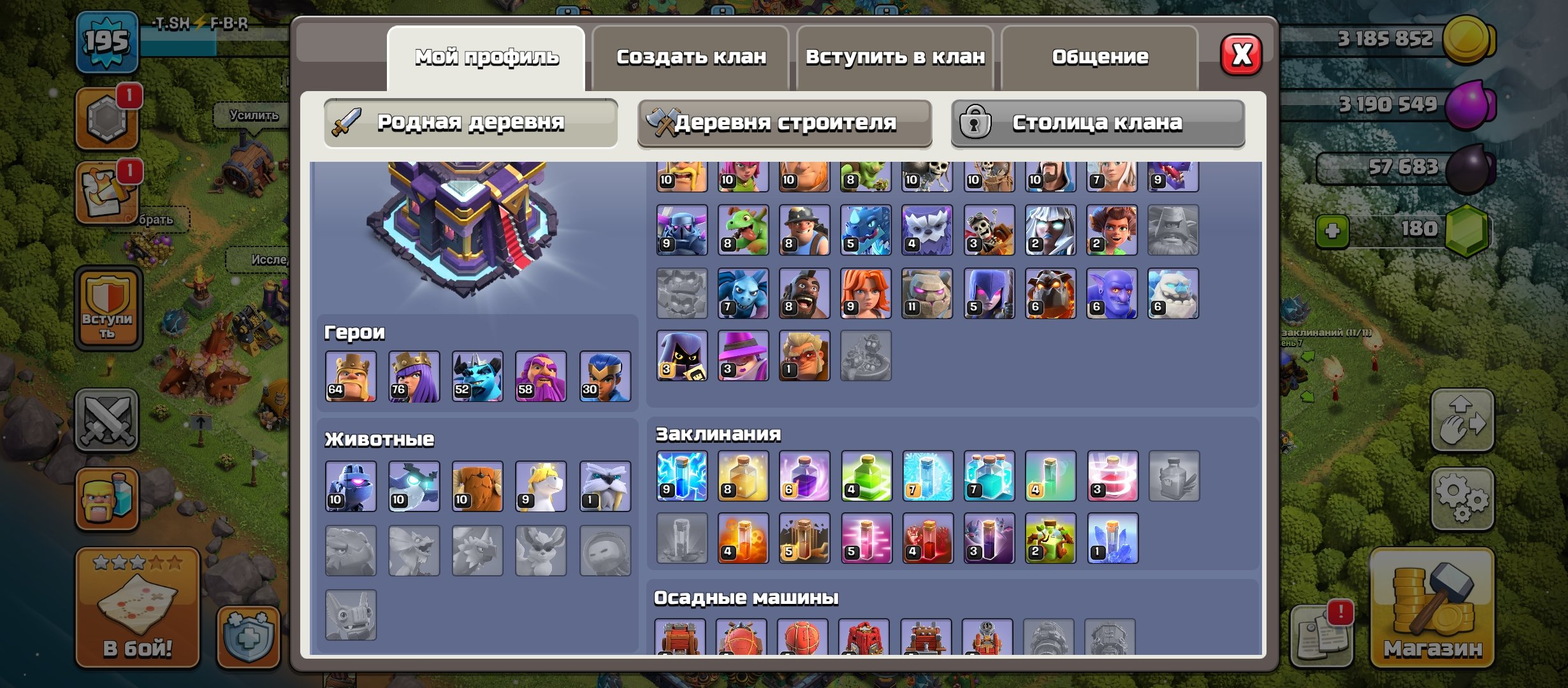
Task: Open the Создать клан tab
Action: pos(692,56)
